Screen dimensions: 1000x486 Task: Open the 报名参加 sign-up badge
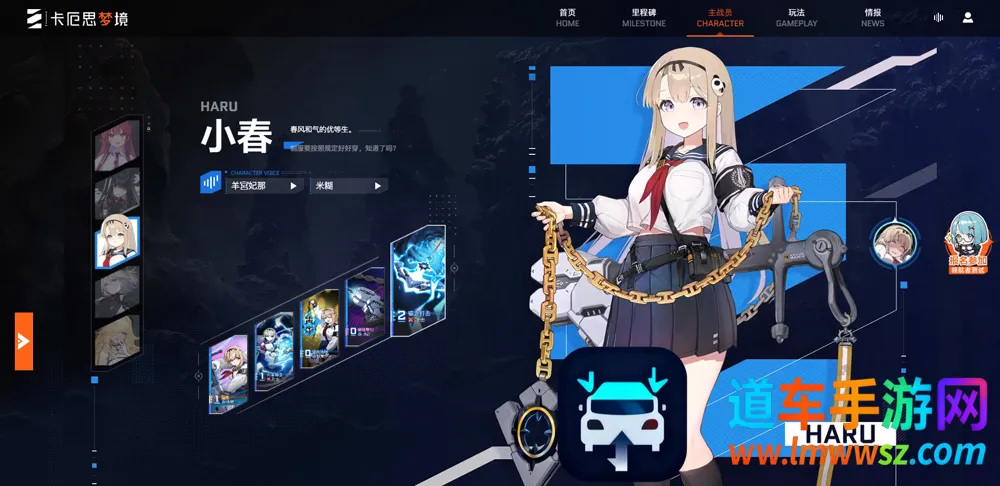[968, 245]
